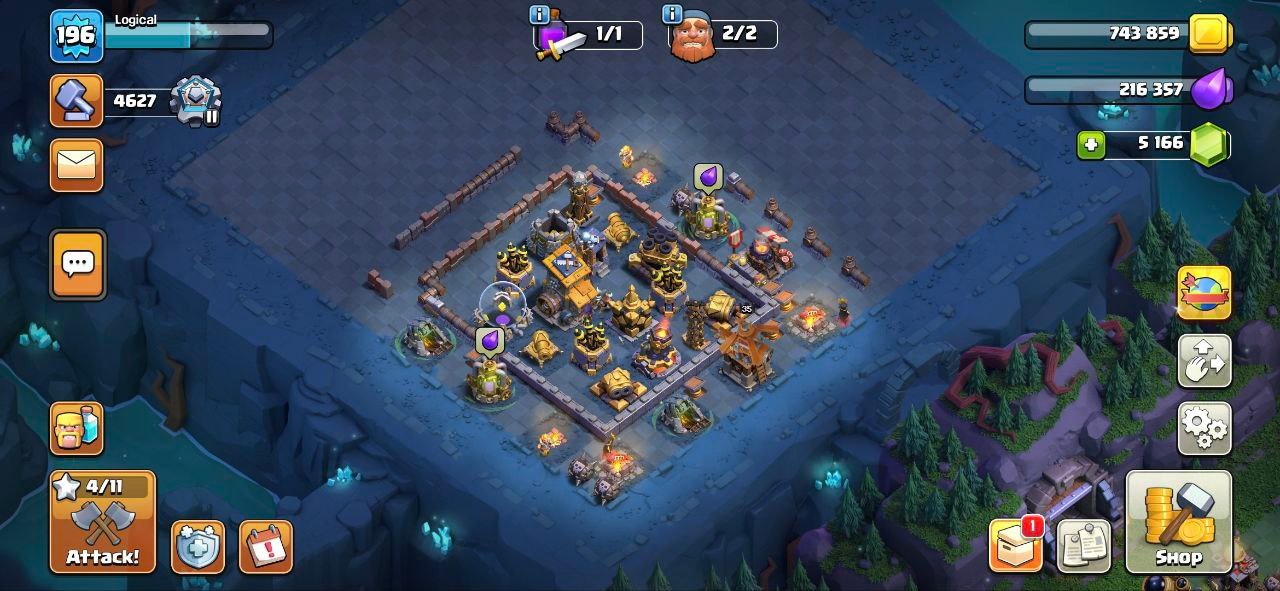View the level 196 player profile
The width and height of the screenshot is (1280, 591).
[76, 36]
